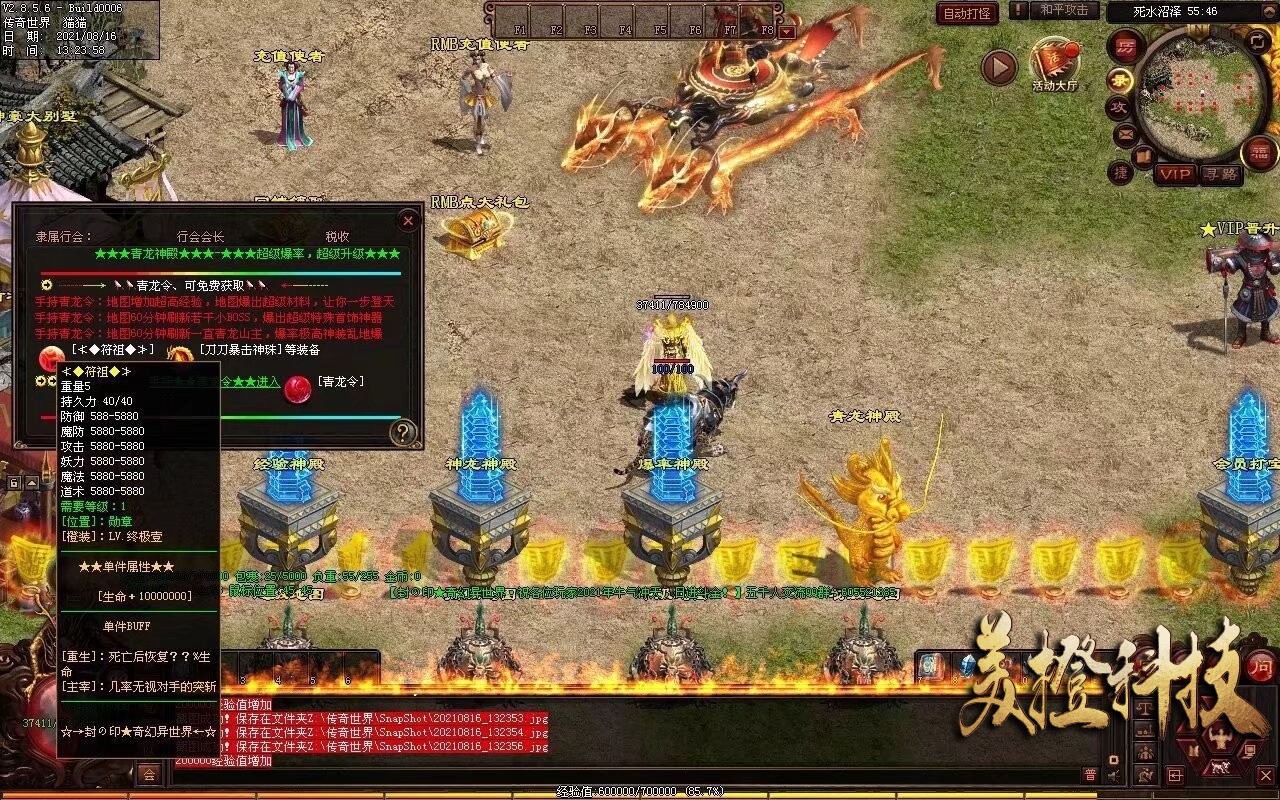Select the 录 icon next to the minimap
This screenshot has width=1280, height=800.
click(x=1120, y=80)
